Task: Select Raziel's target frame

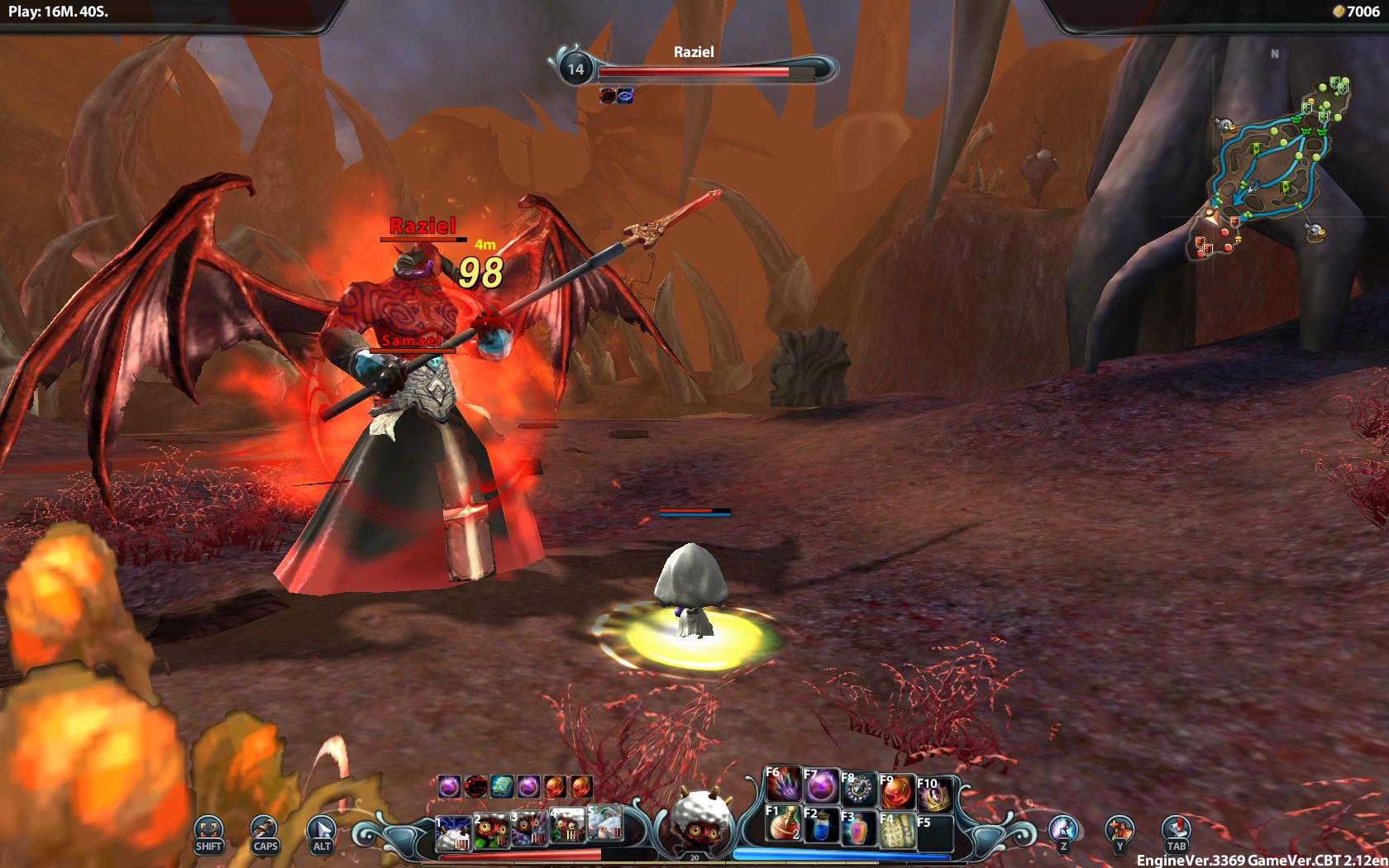Action: click(x=694, y=68)
